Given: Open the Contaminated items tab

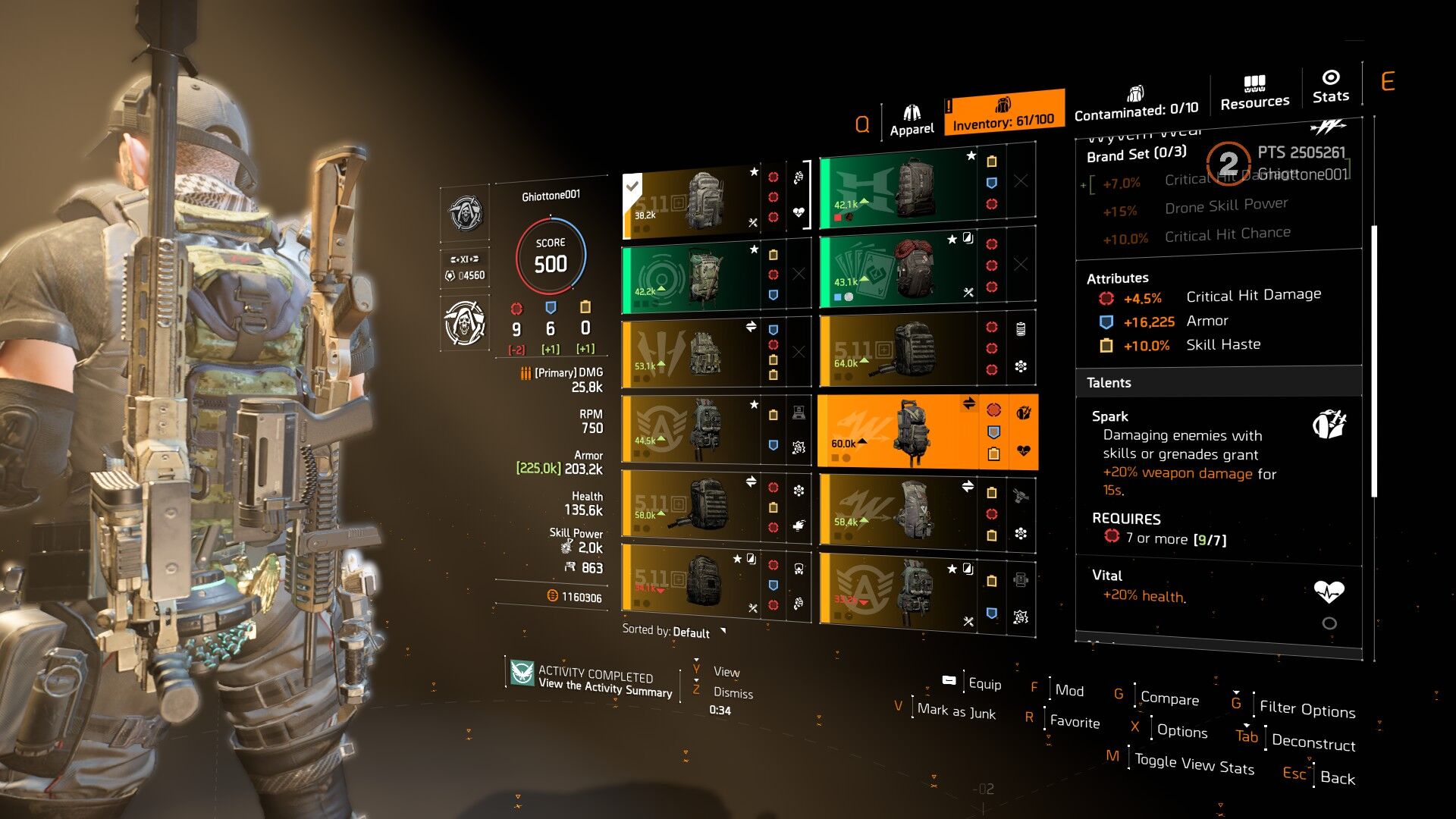Looking at the screenshot, I should pos(1135,104).
